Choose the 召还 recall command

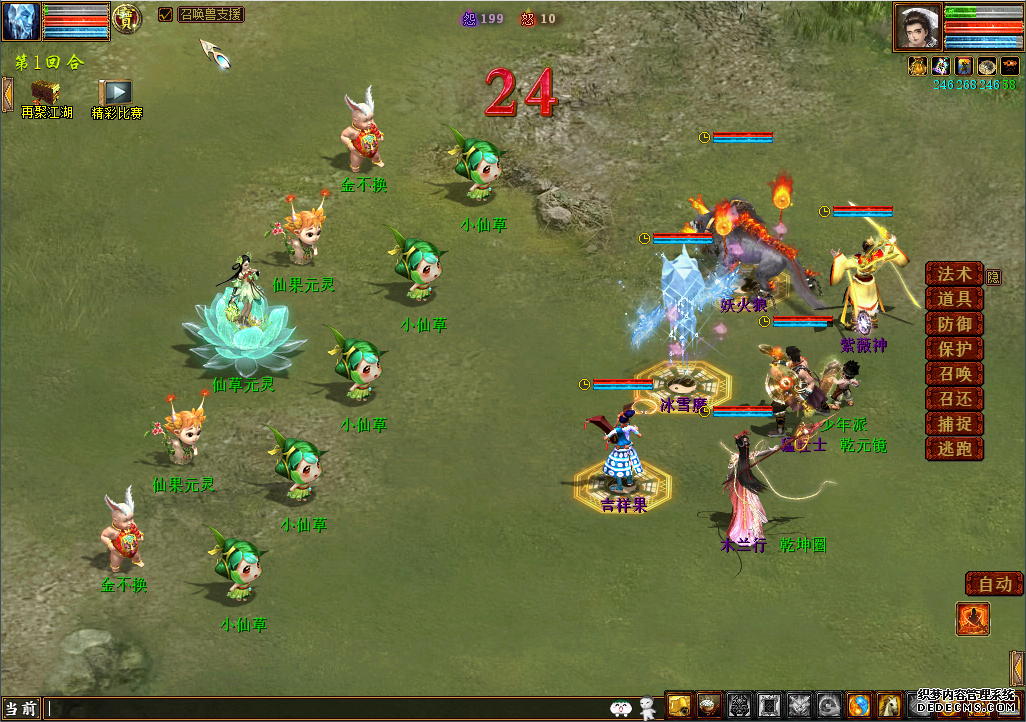click(954, 399)
